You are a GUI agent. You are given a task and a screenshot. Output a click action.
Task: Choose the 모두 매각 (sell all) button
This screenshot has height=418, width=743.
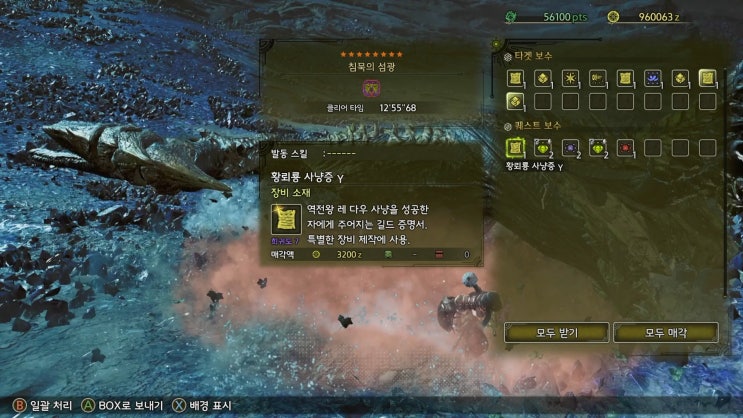pyautogui.click(x=666, y=332)
